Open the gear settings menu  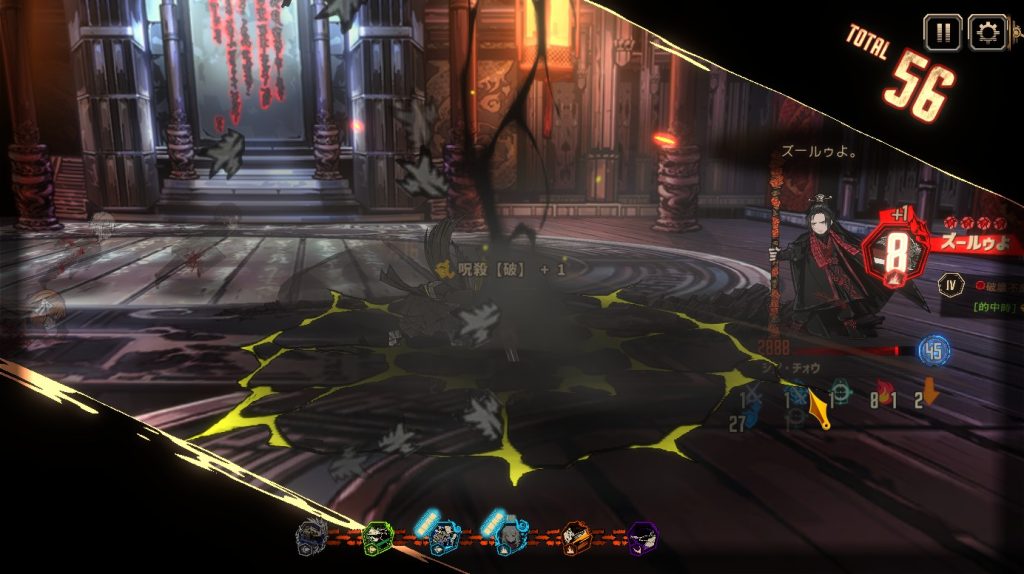988,32
